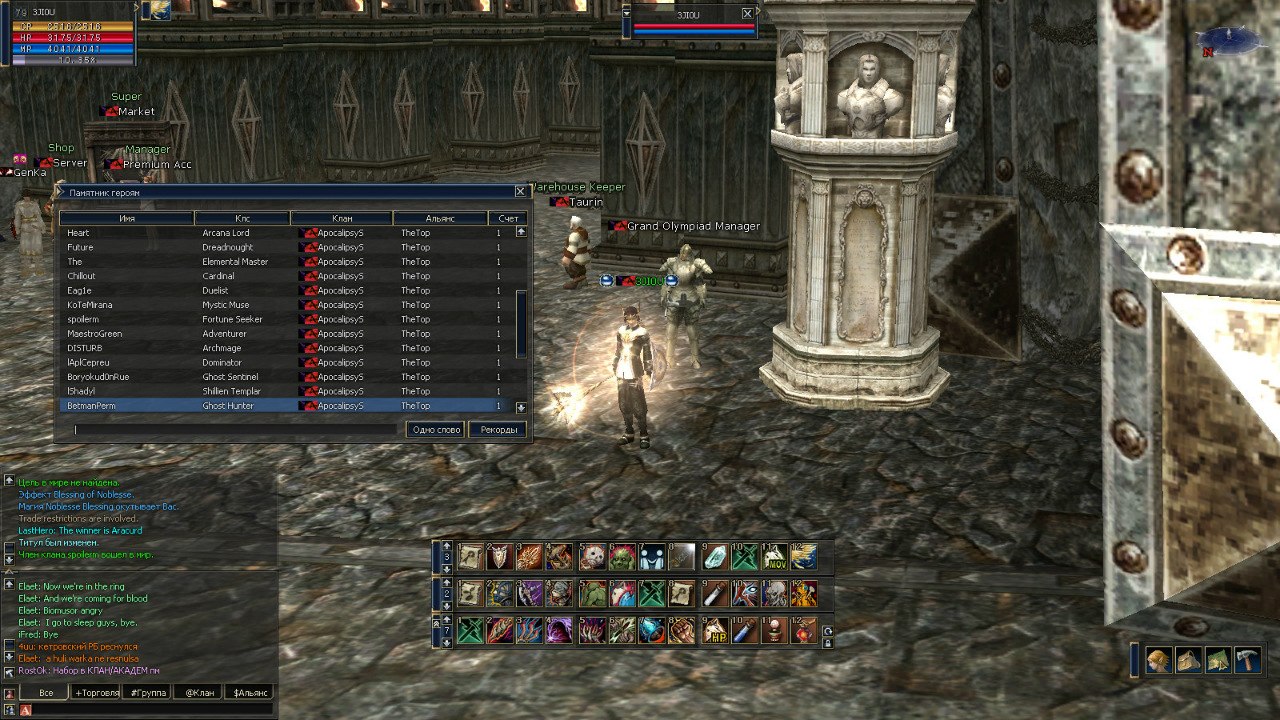Viewport: 1280px width, 720px height.
Task: Close the Памятник героям window
Action: pos(520,191)
